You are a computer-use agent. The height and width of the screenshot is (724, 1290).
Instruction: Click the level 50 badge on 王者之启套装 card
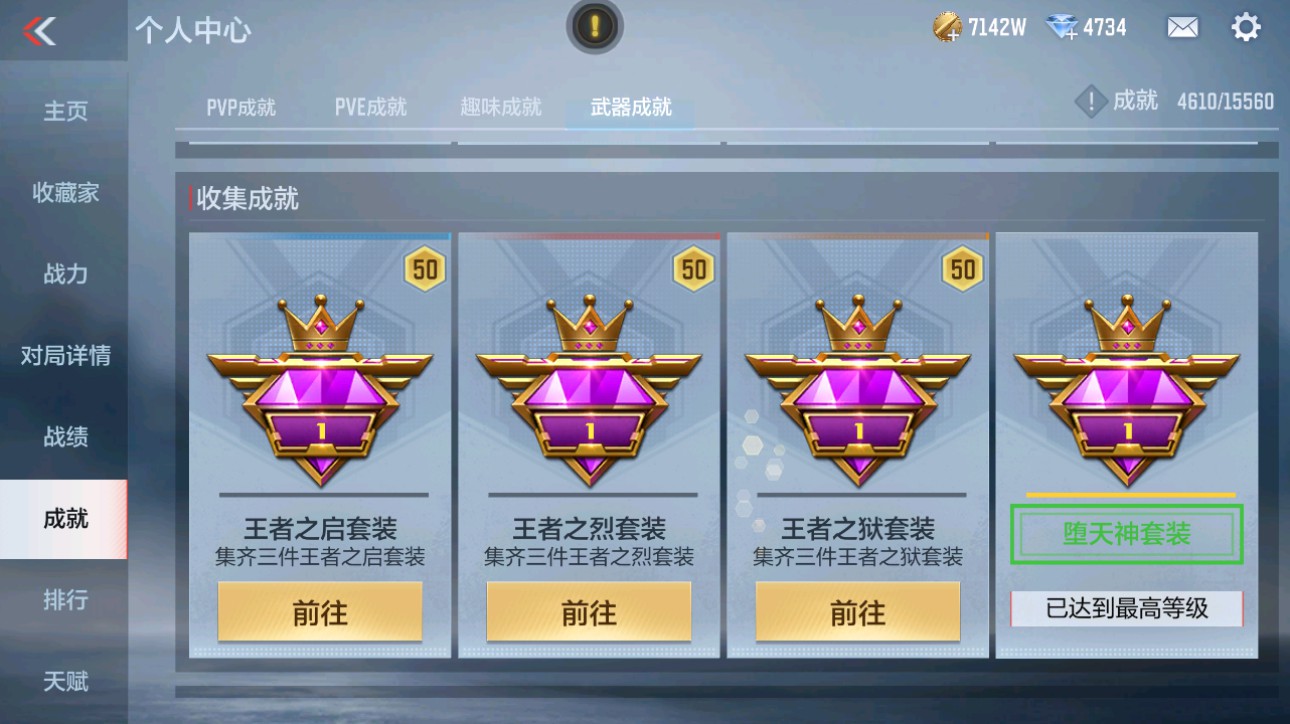424,268
